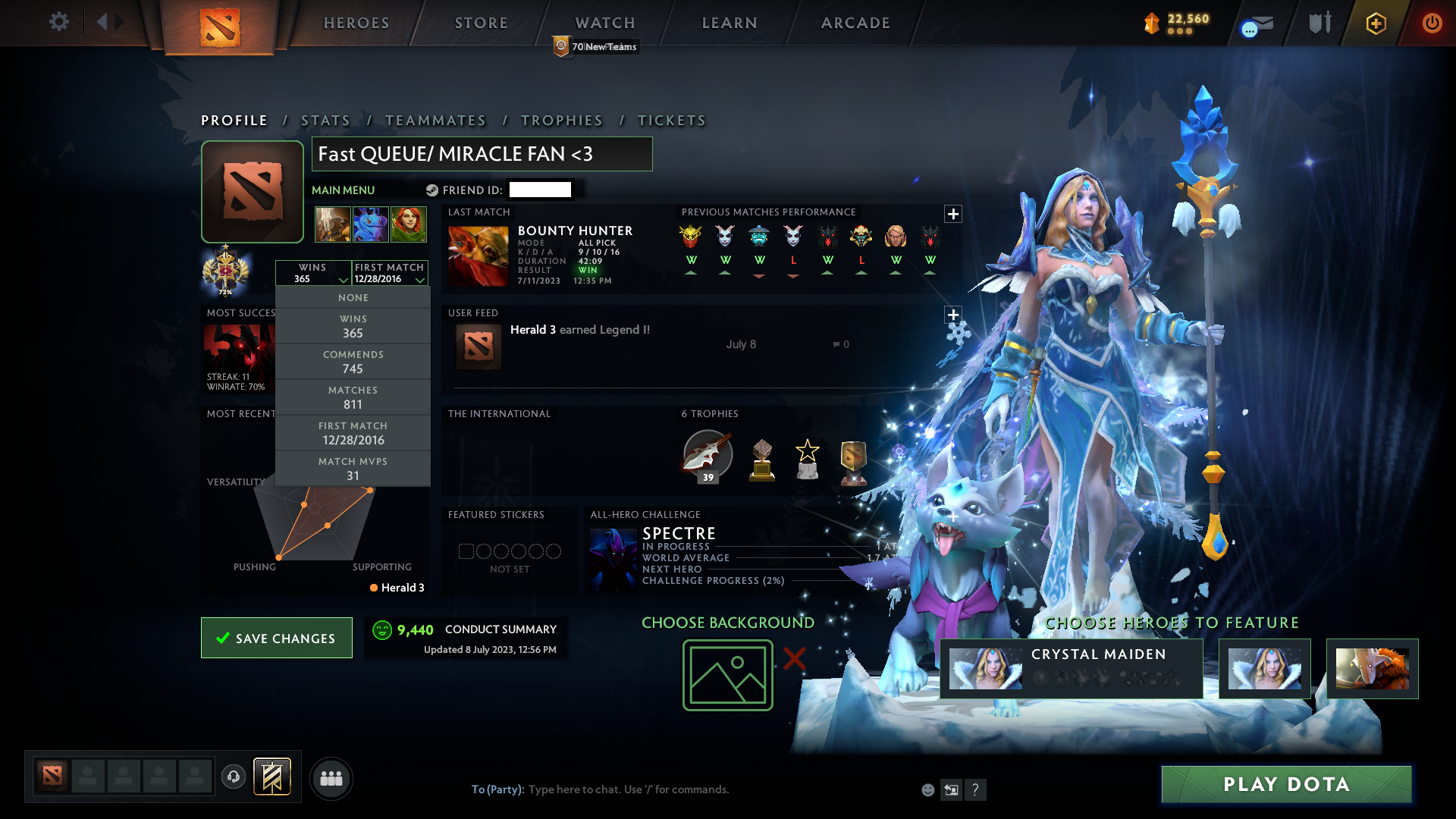This screenshot has height=819, width=1456.
Task: Click the gold plus icon top right
Action: tap(1376, 23)
